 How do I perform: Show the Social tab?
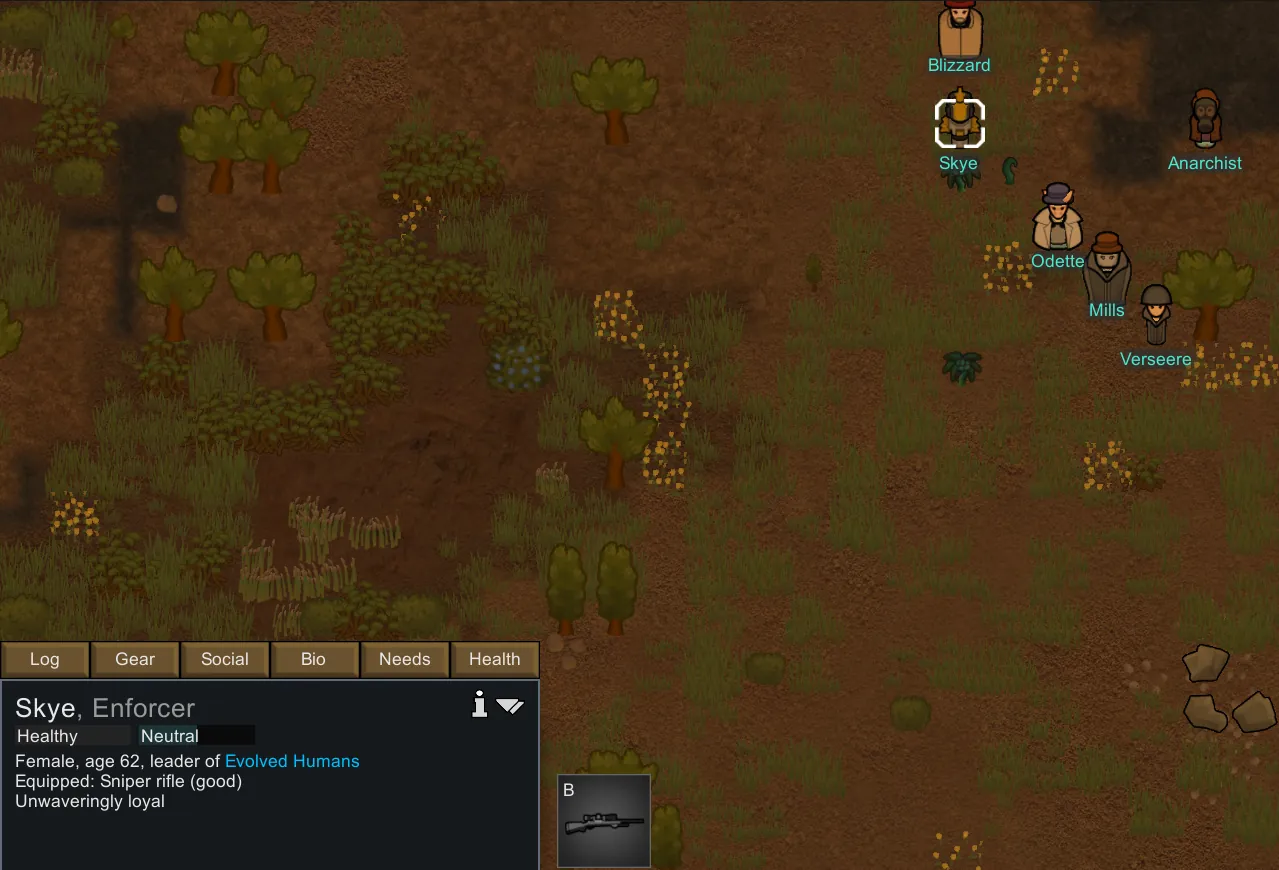point(225,660)
